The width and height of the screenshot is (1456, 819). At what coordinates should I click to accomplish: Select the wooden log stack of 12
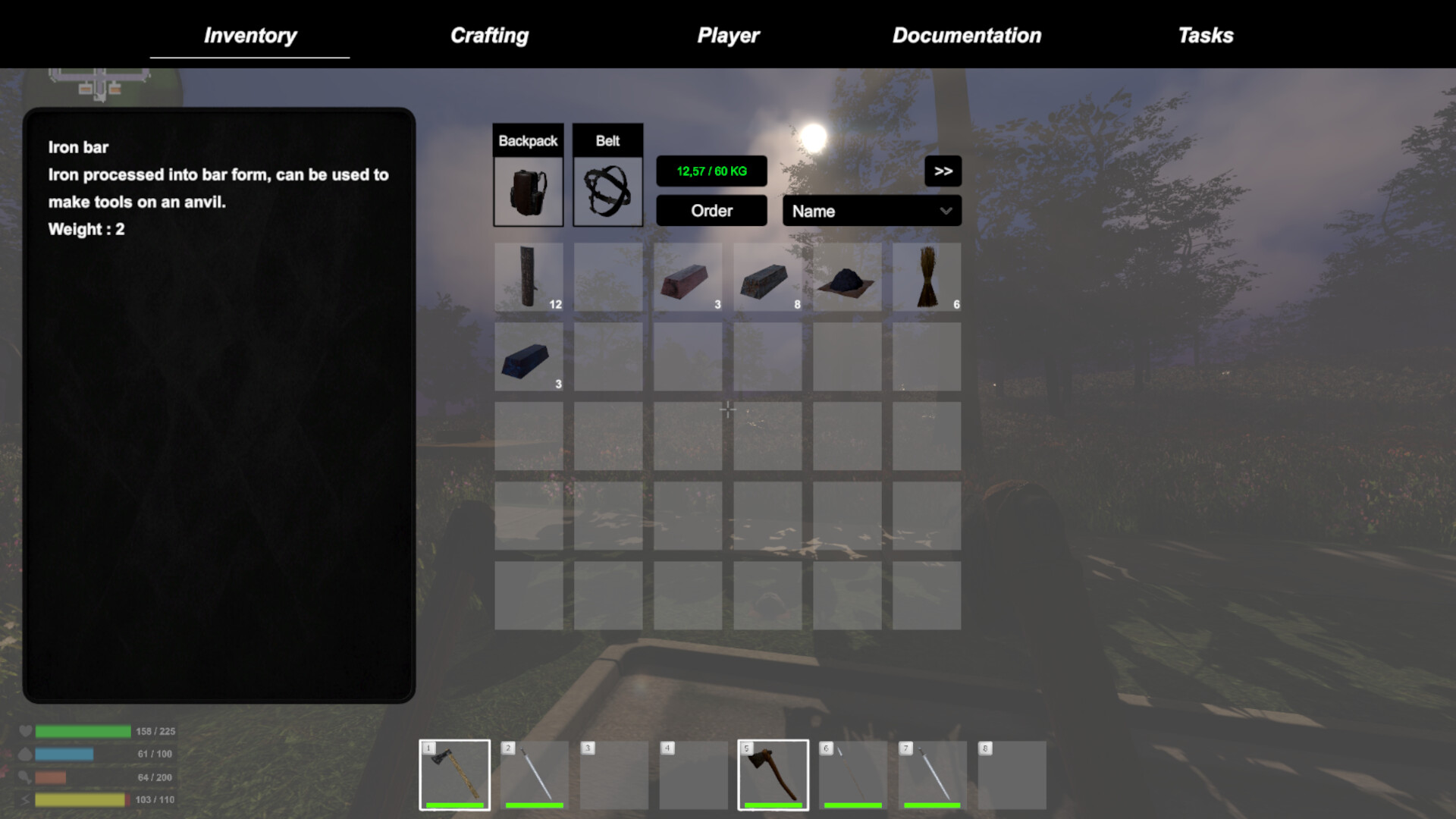click(529, 277)
